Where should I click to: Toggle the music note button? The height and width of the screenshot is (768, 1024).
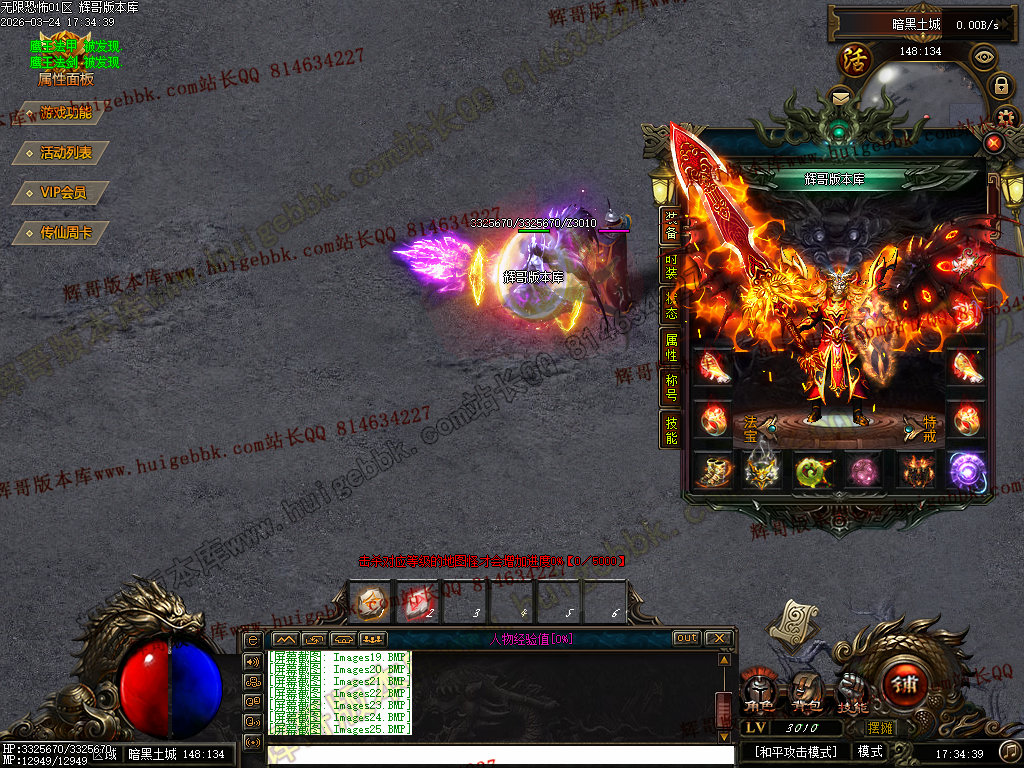(1010, 751)
